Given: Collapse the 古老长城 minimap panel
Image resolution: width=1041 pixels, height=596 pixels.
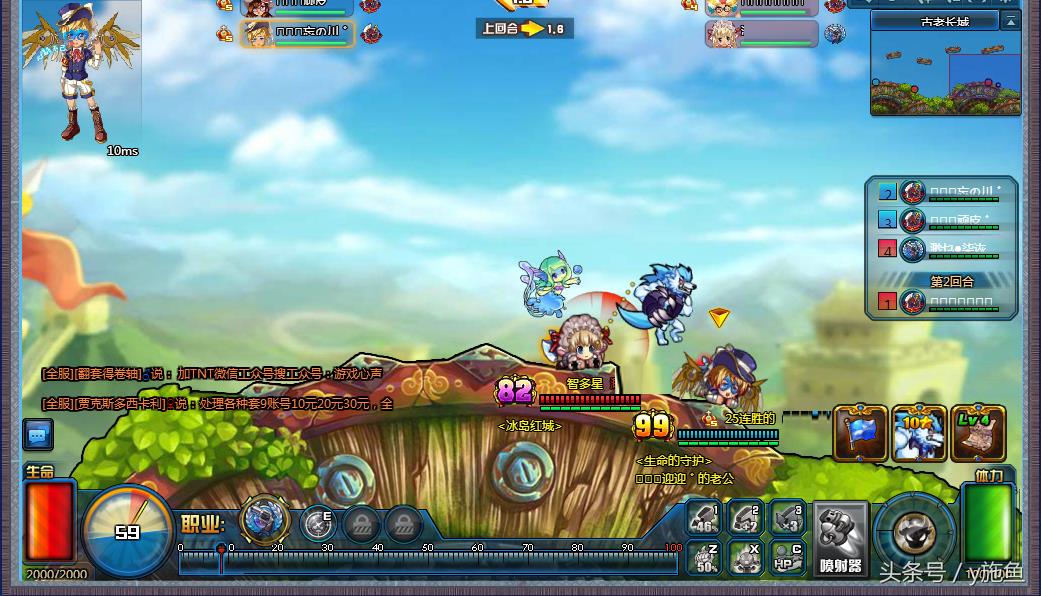Looking at the screenshot, I should (x=1010, y=21).
